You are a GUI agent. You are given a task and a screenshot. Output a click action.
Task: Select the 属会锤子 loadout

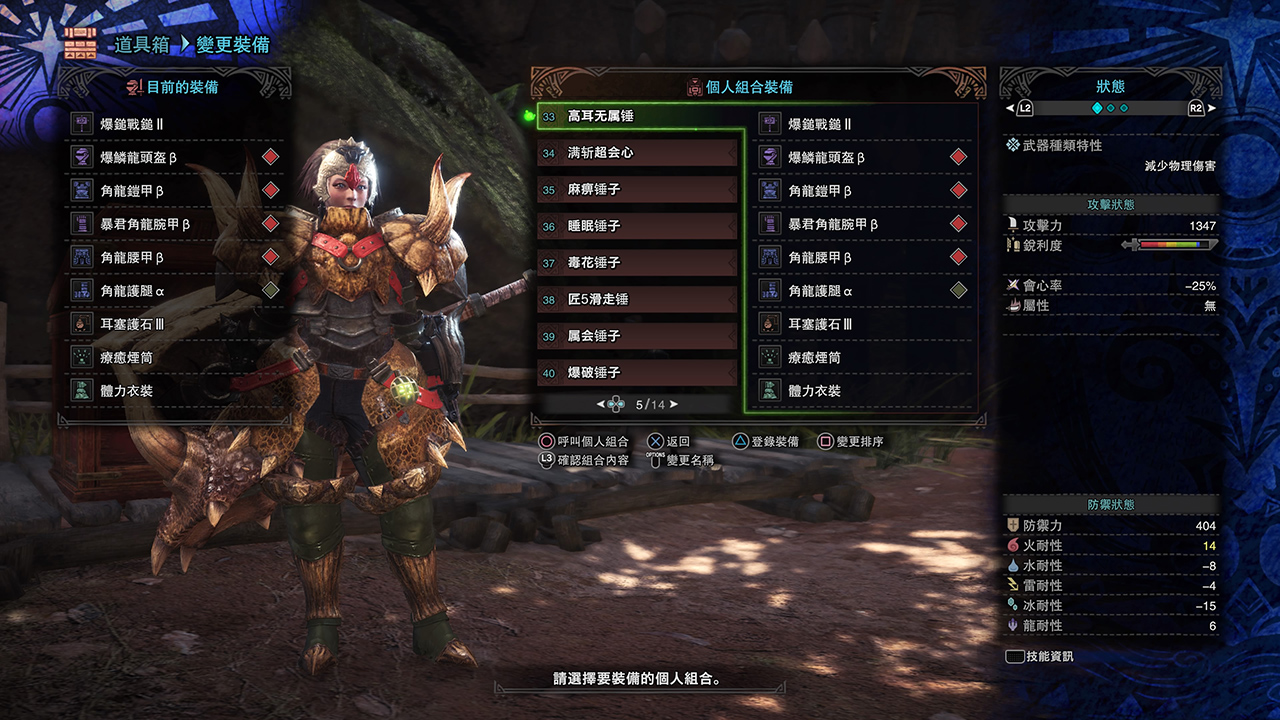(x=638, y=336)
